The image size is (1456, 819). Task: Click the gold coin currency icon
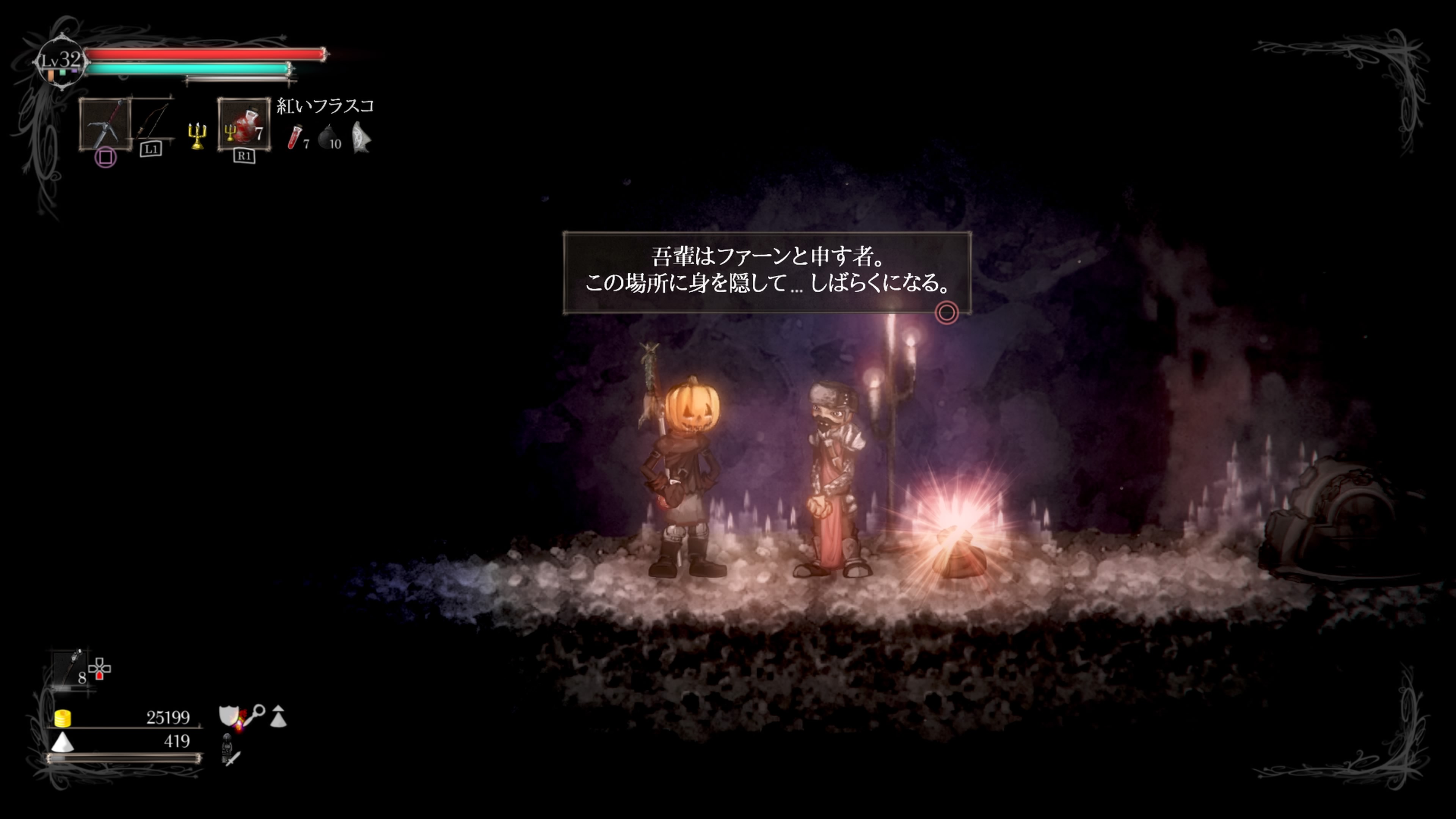63,719
